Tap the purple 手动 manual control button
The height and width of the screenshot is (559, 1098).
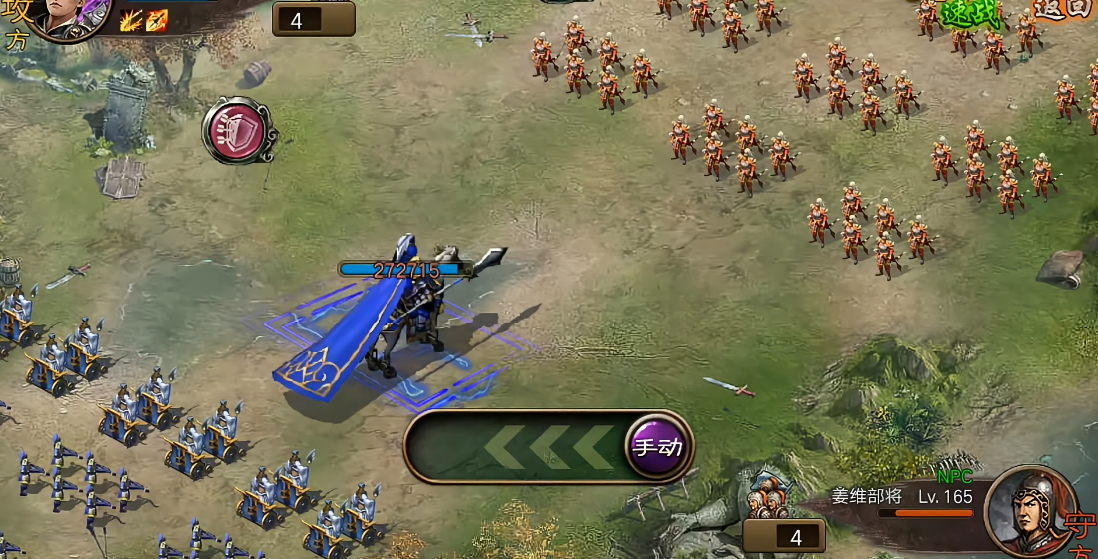(659, 447)
